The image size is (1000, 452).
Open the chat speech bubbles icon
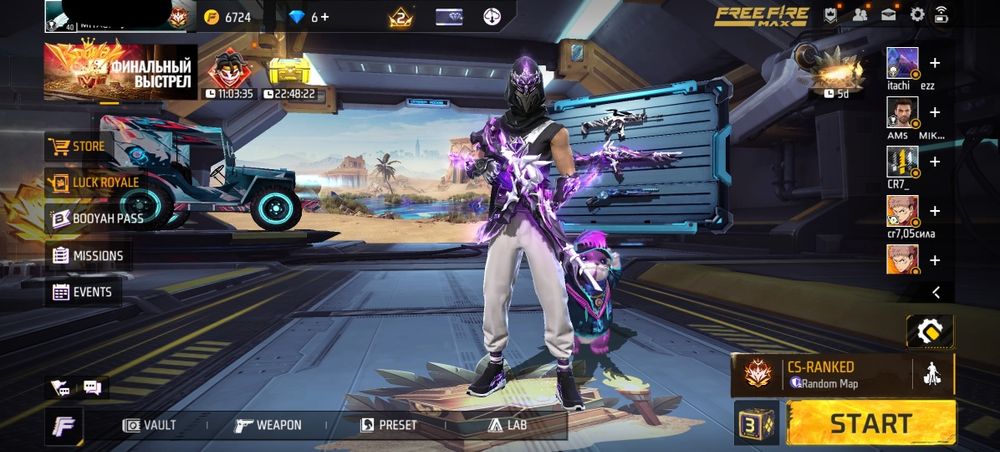[92, 387]
